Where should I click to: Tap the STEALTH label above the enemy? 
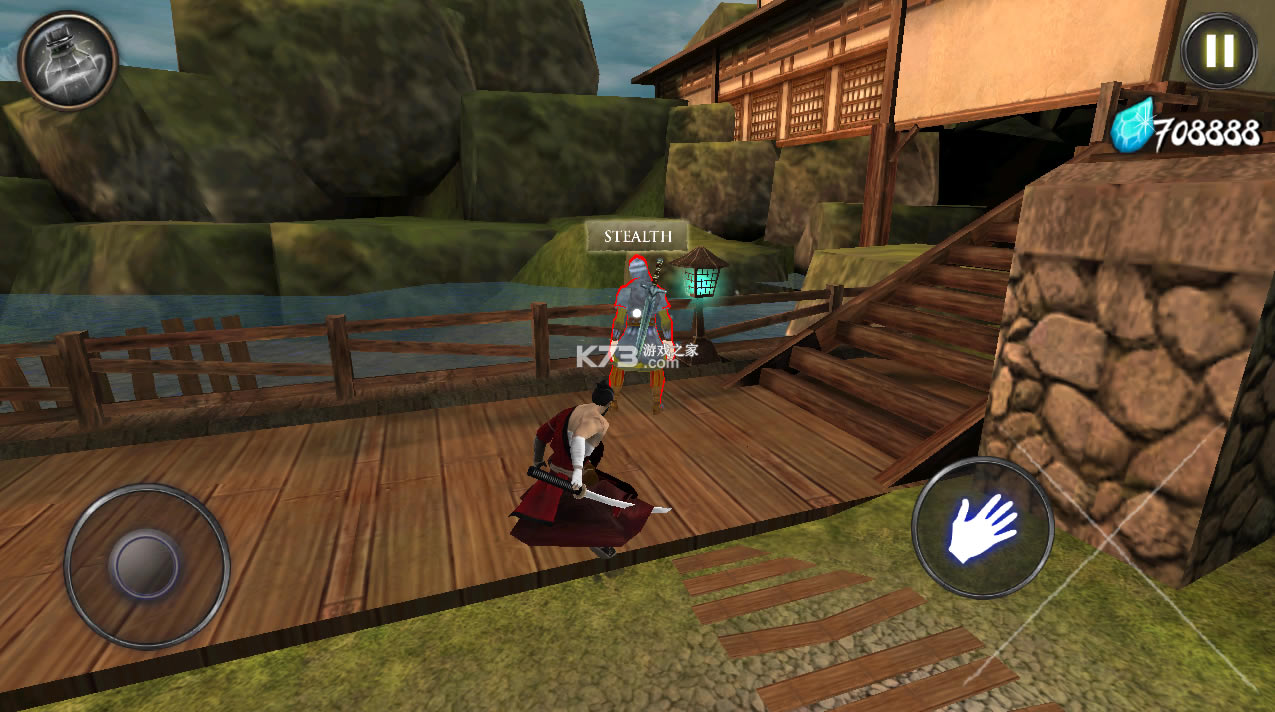point(637,237)
